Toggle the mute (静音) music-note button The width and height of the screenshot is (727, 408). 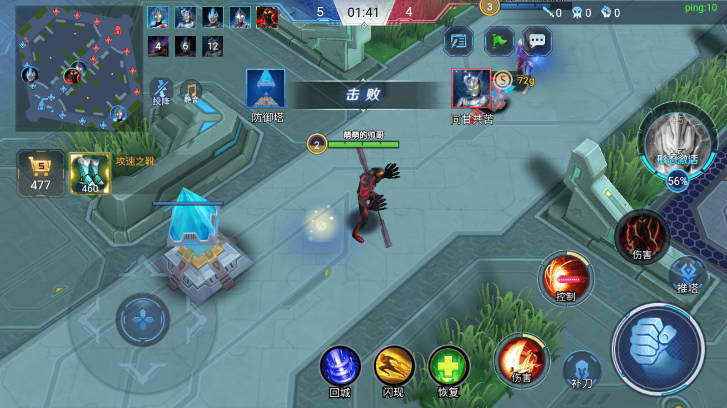click(190, 90)
